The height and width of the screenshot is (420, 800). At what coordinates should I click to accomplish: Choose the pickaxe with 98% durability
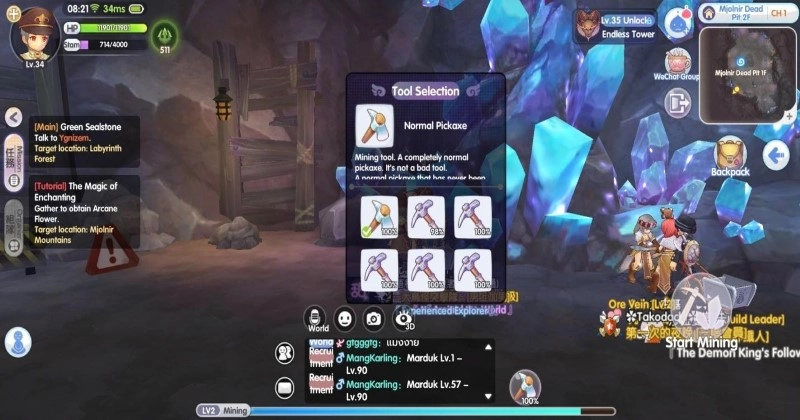[x=426, y=216]
